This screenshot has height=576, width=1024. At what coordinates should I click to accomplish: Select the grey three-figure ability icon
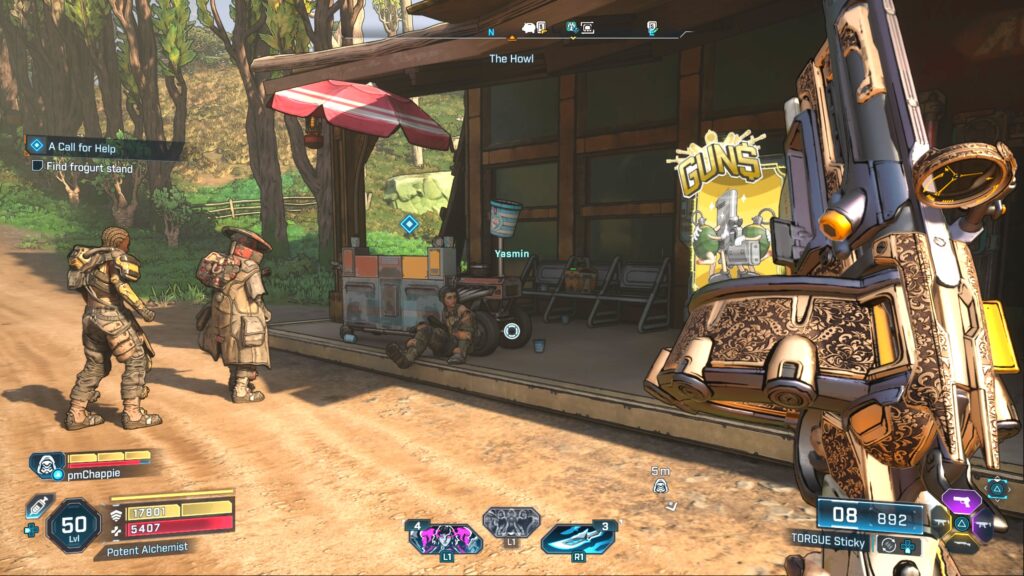click(x=511, y=522)
